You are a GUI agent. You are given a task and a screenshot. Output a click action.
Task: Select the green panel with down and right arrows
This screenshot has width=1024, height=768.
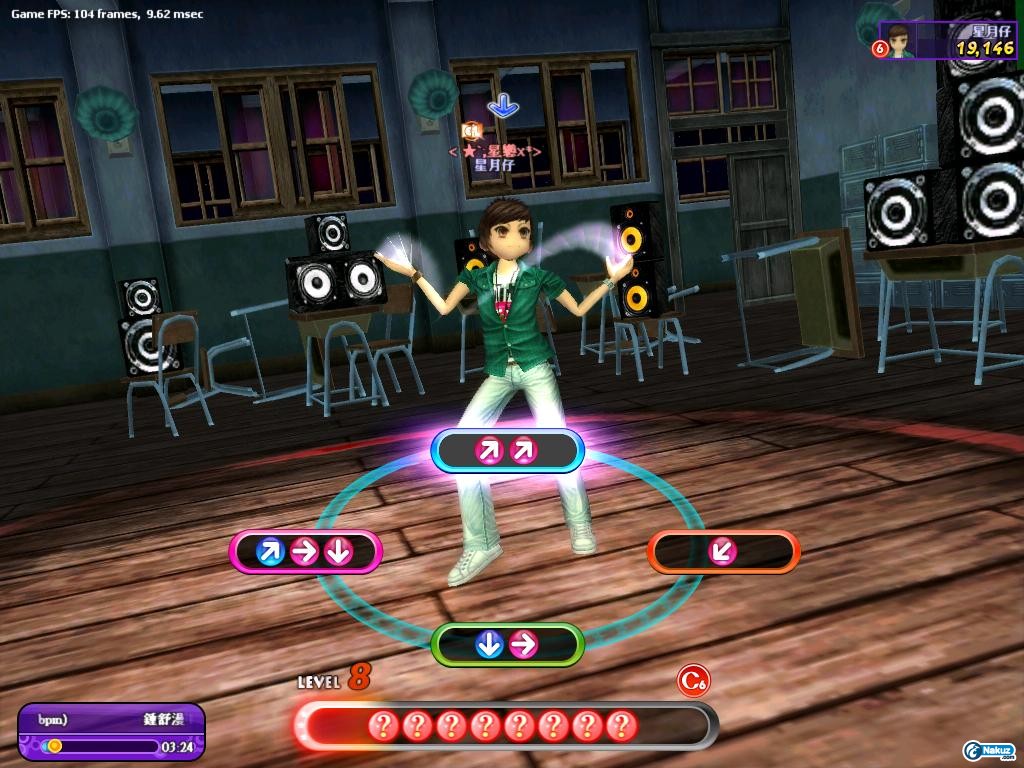coord(506,645)
